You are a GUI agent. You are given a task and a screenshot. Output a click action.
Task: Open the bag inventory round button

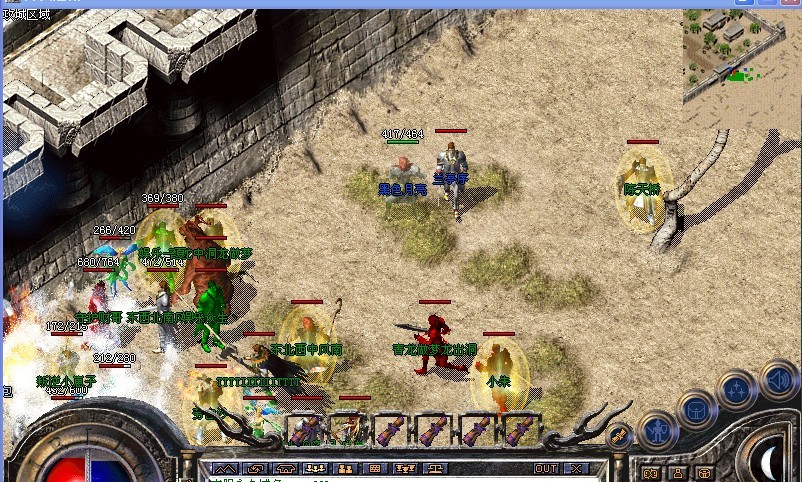tap(697, 409)
